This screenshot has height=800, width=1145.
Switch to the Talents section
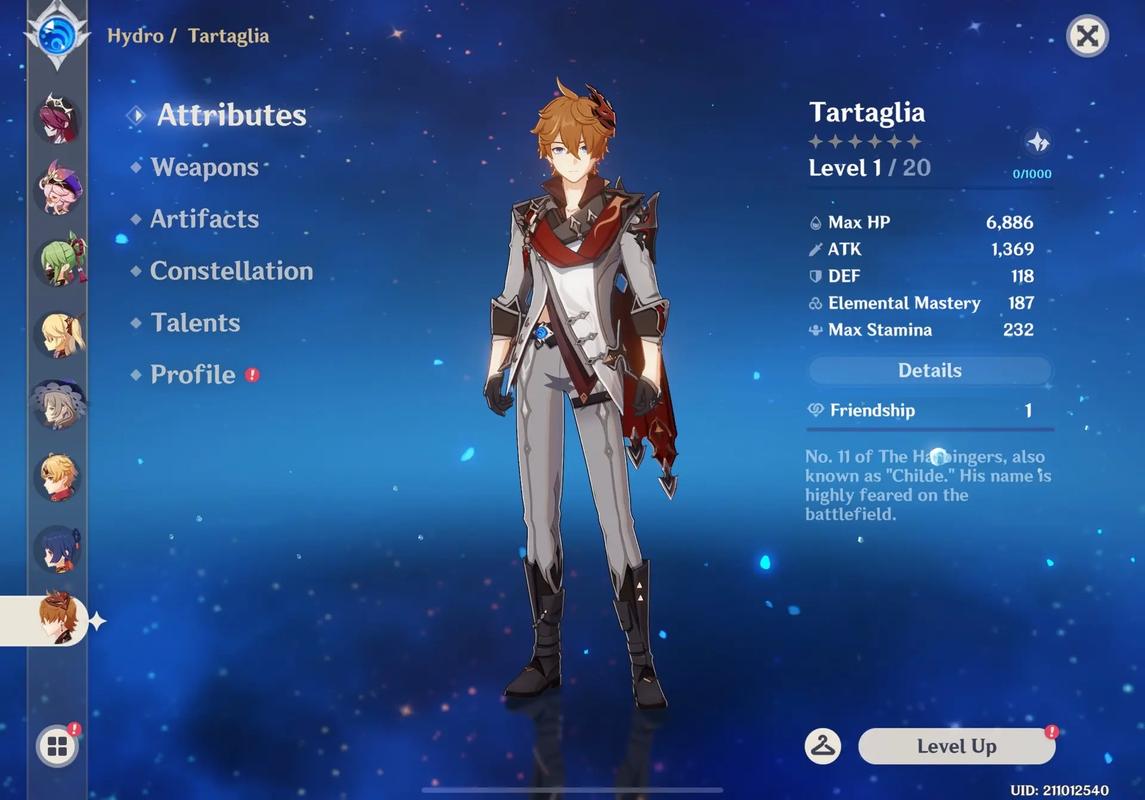coord(195,323)
